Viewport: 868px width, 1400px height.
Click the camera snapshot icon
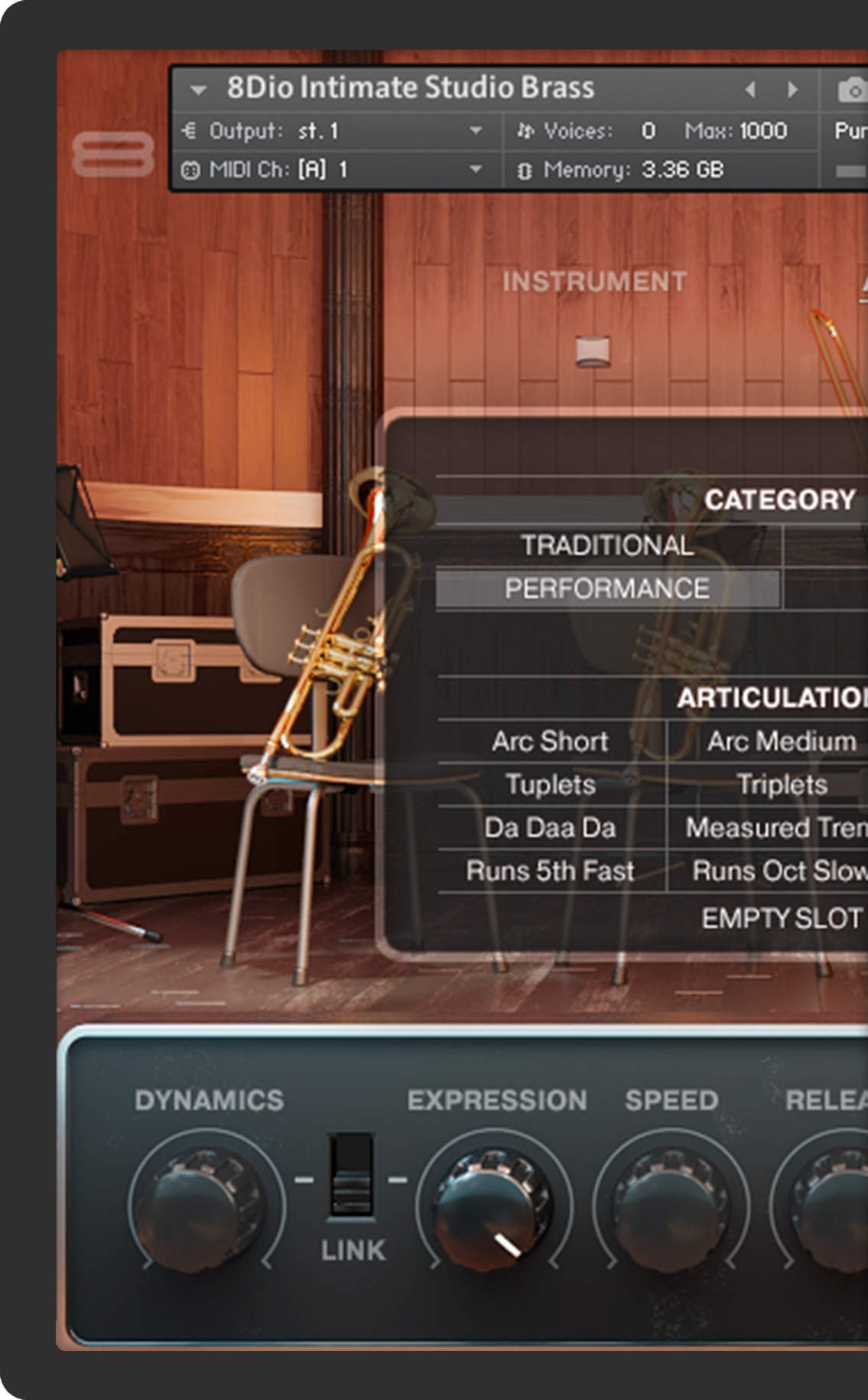[x=852, y=90]
